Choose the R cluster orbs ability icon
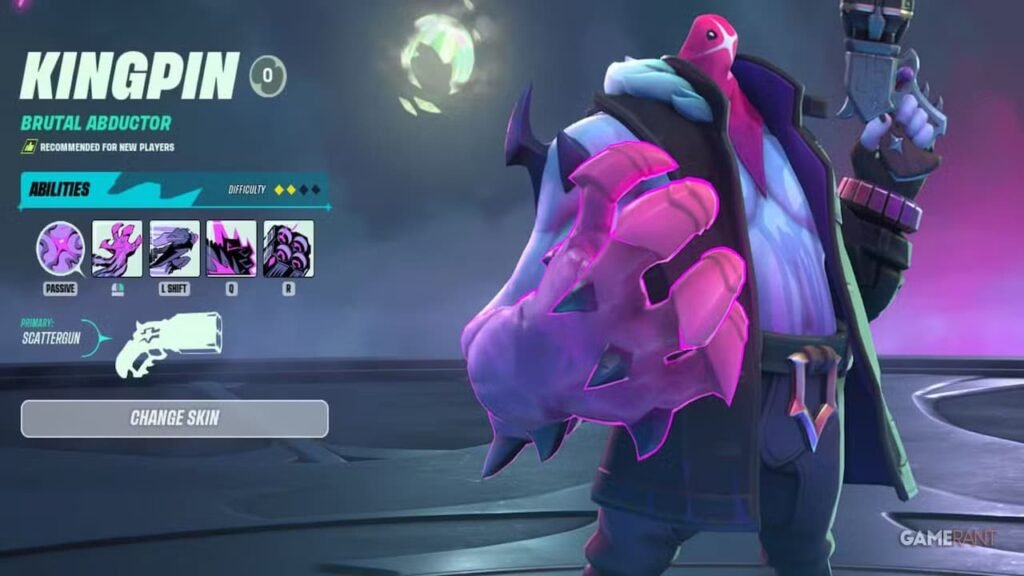Screen dimensions: 1024x576 point(288,248)
